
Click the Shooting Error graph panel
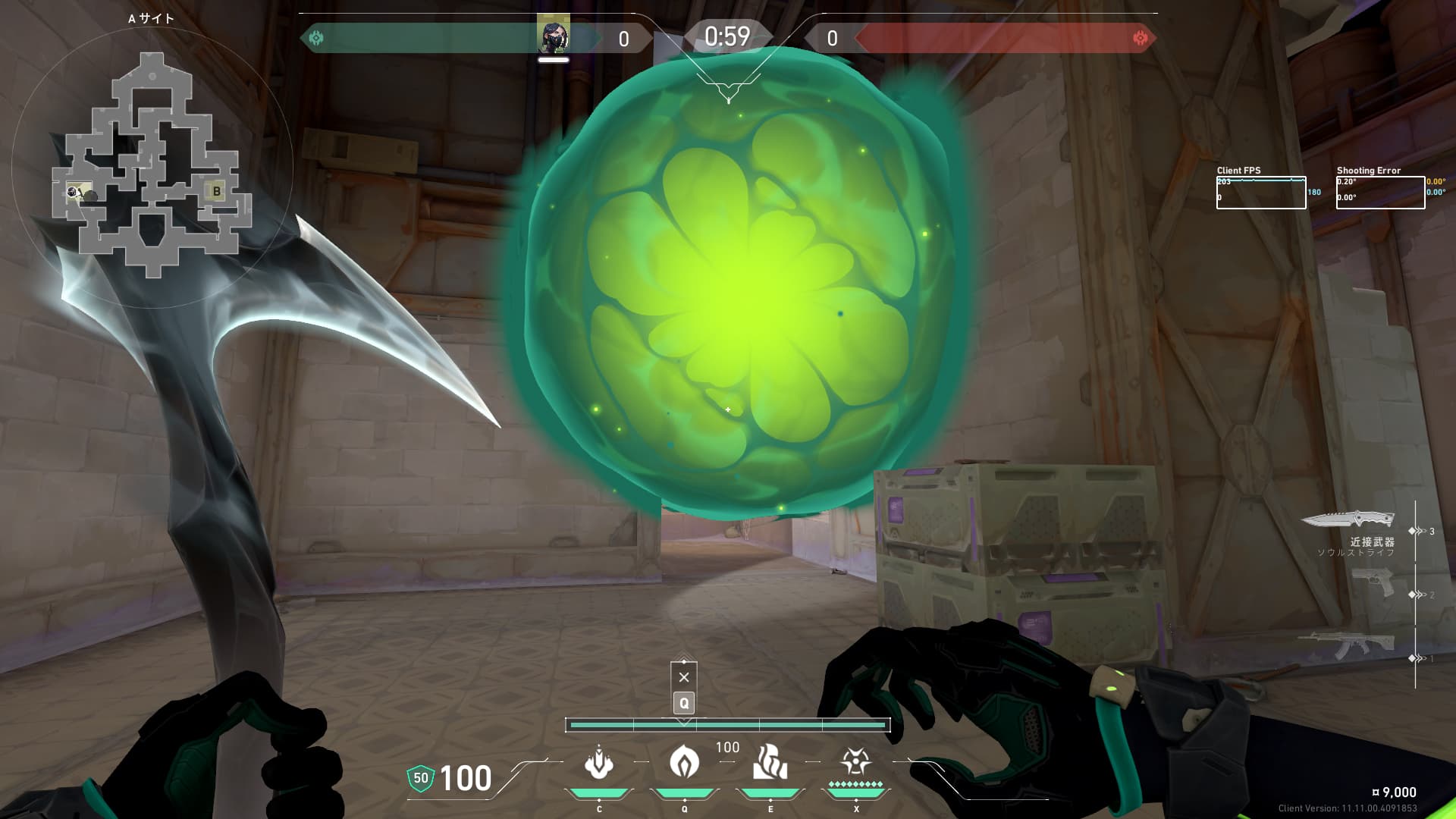(1380, 193)
